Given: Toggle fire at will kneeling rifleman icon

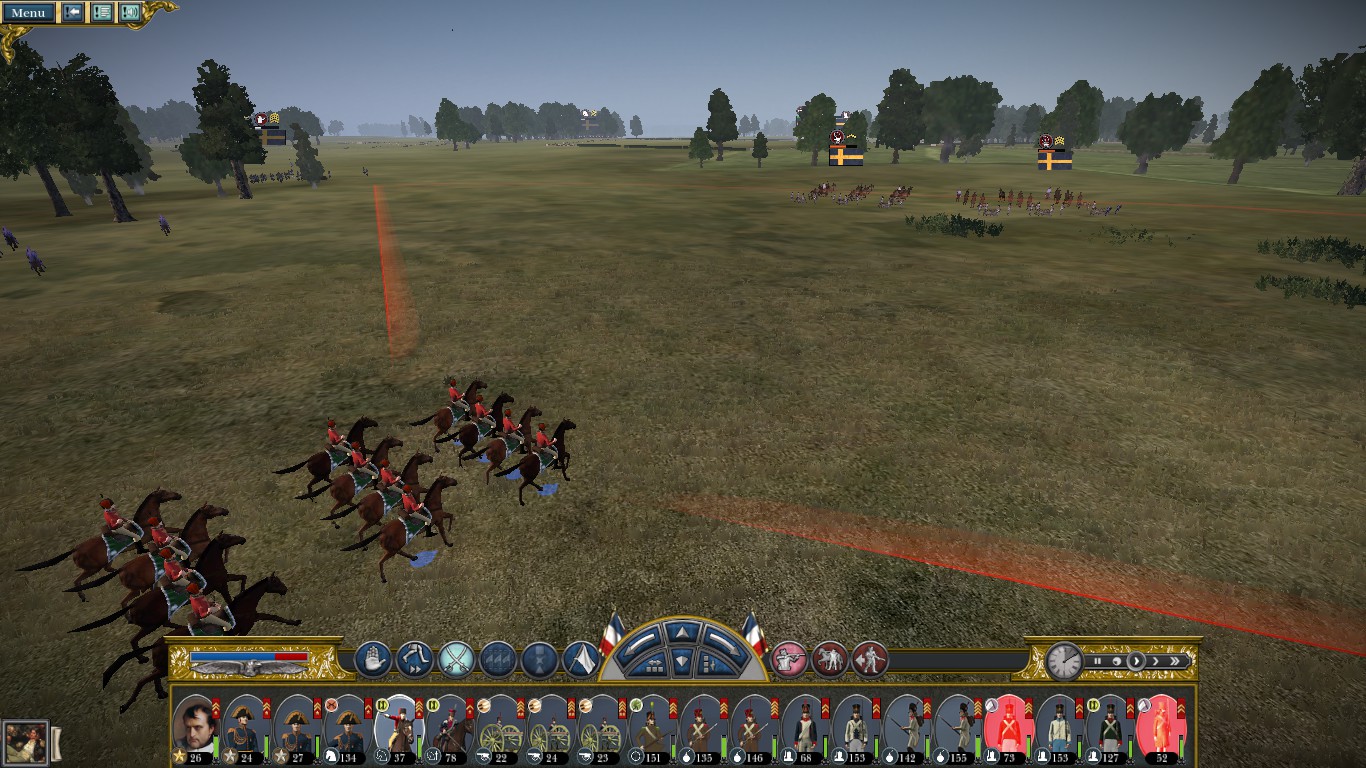Looking at the screenshot, I should (x=789, y=659).
